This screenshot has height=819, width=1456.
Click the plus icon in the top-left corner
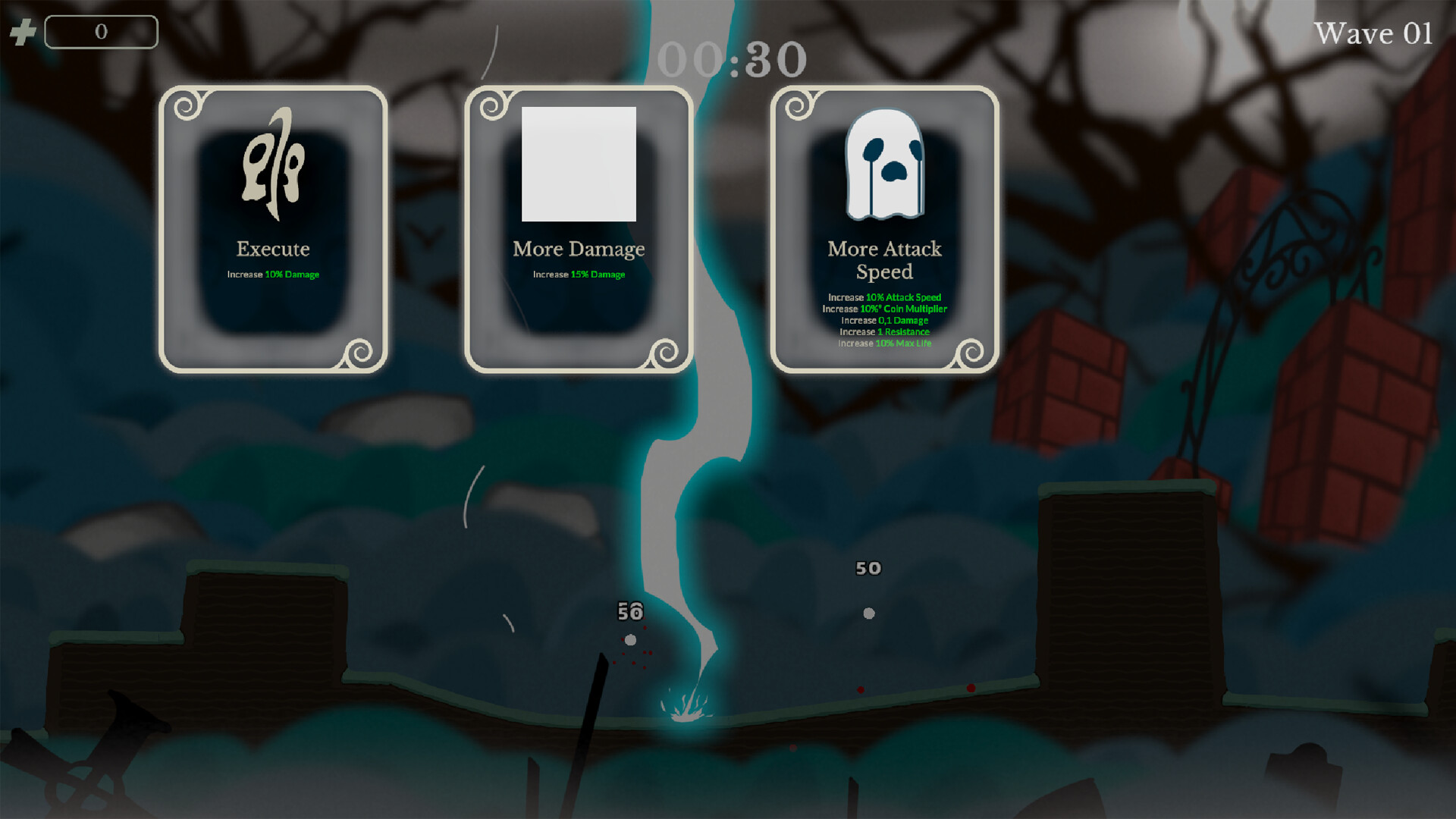coord(23,32)
